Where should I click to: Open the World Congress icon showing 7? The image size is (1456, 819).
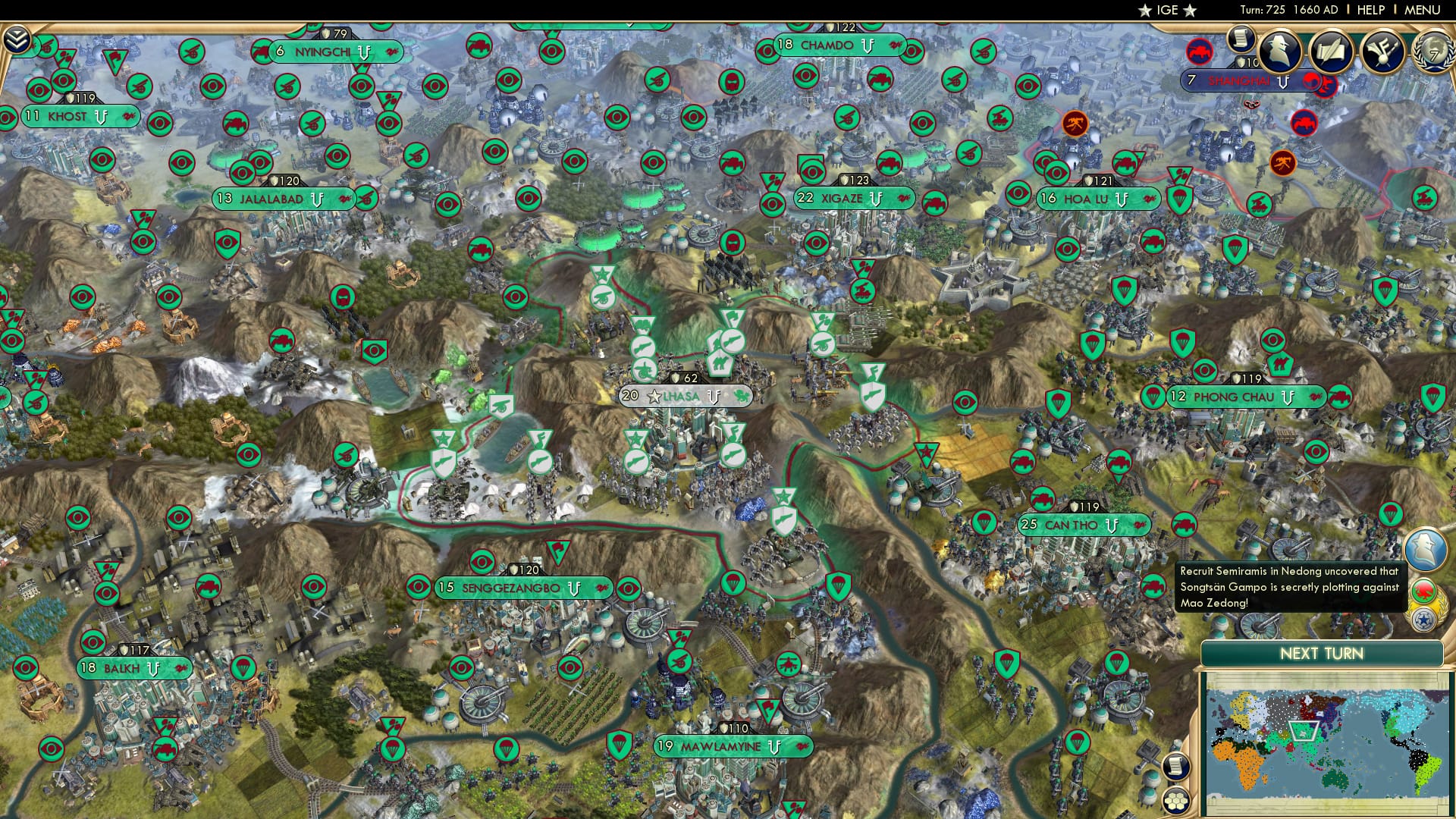pos(1435,51)
